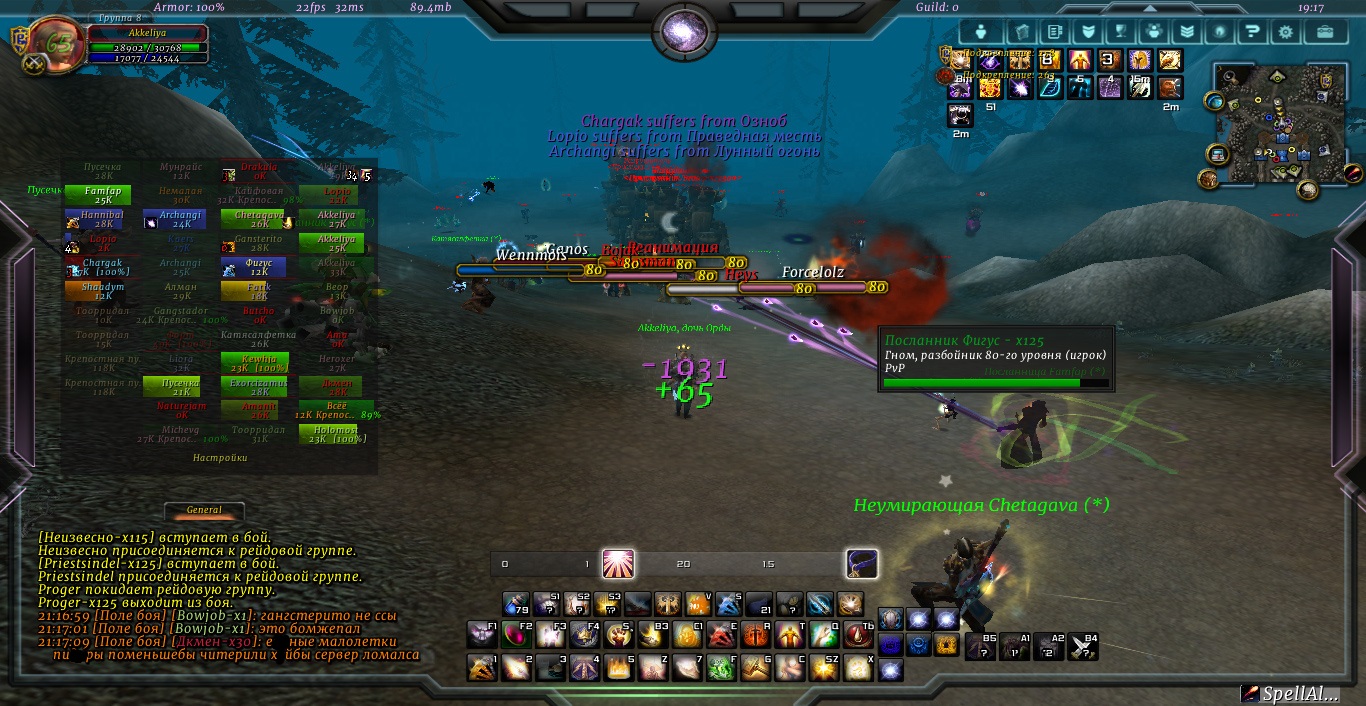Use the crossed swords B4 action
Screen dimensions: 1366x706
pos(1082,646)
